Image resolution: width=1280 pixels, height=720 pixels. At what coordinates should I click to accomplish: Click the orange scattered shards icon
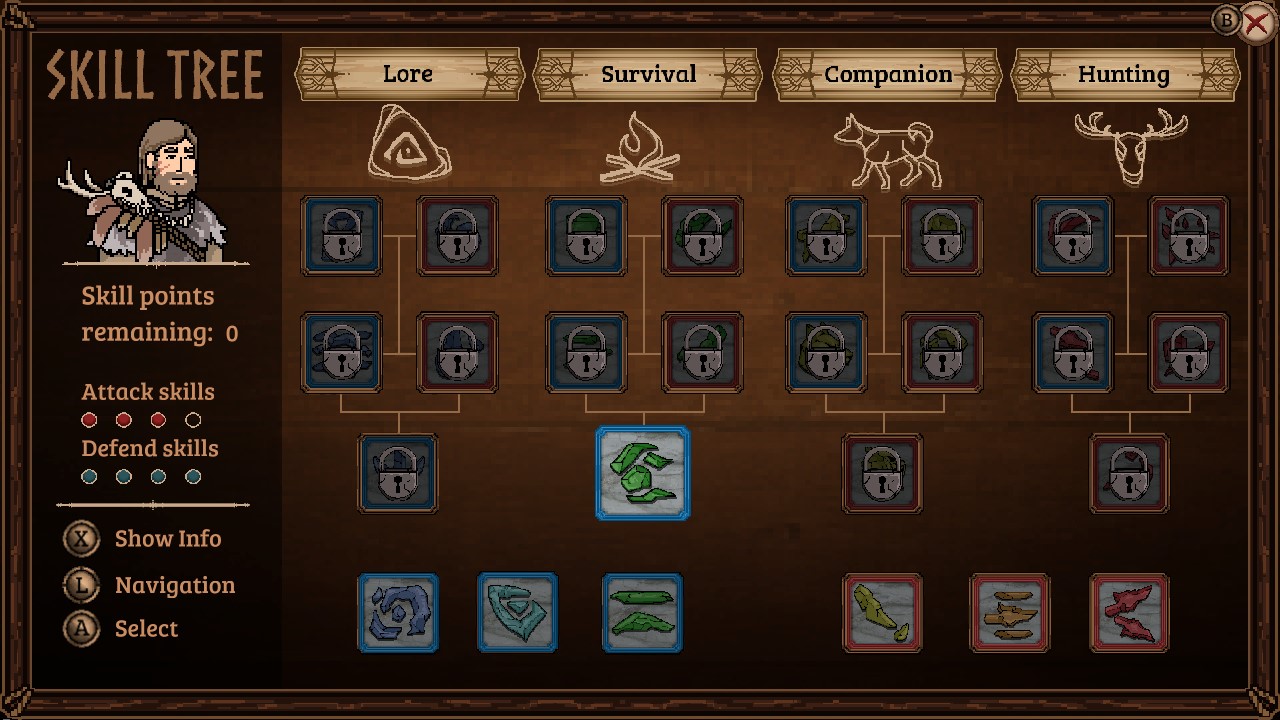point(1010,614)
